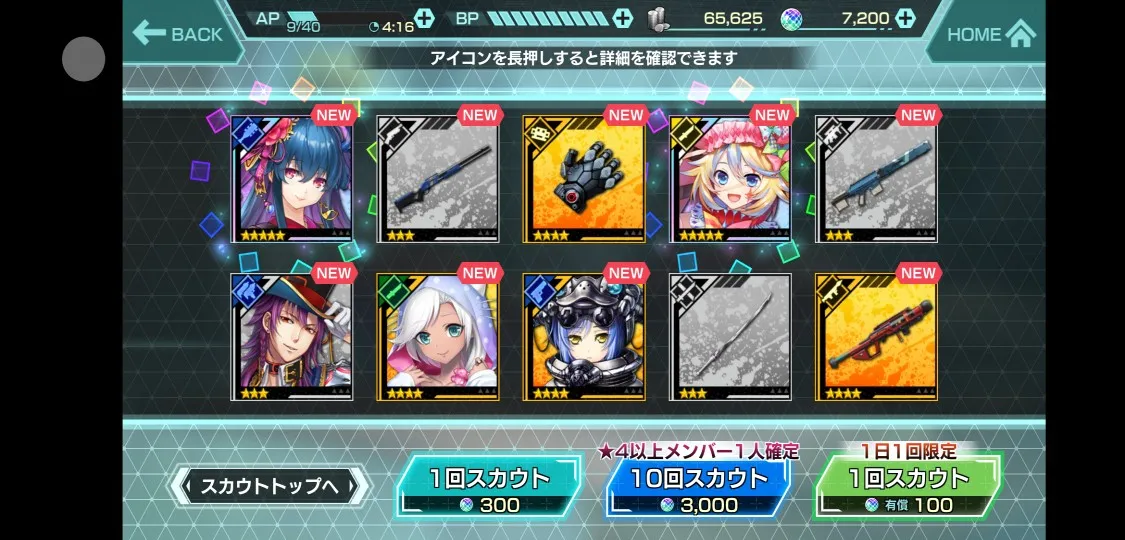Select the blue-haired five-star character card
Image resolution: width=1125 pixels, height=540 pixels.
pyautogui.click(x=291, y=179)
